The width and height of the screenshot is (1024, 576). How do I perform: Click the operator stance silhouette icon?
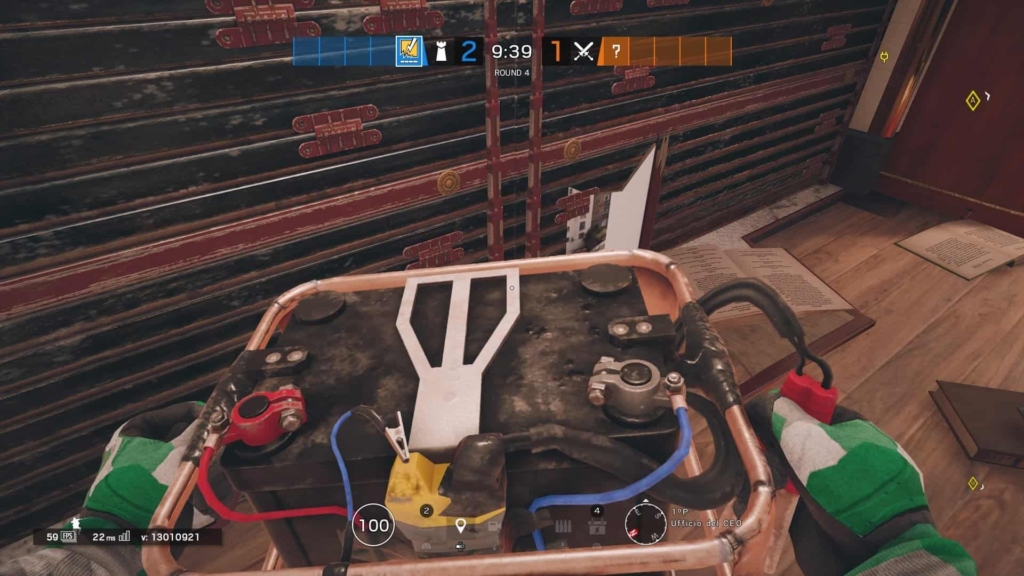73,524
